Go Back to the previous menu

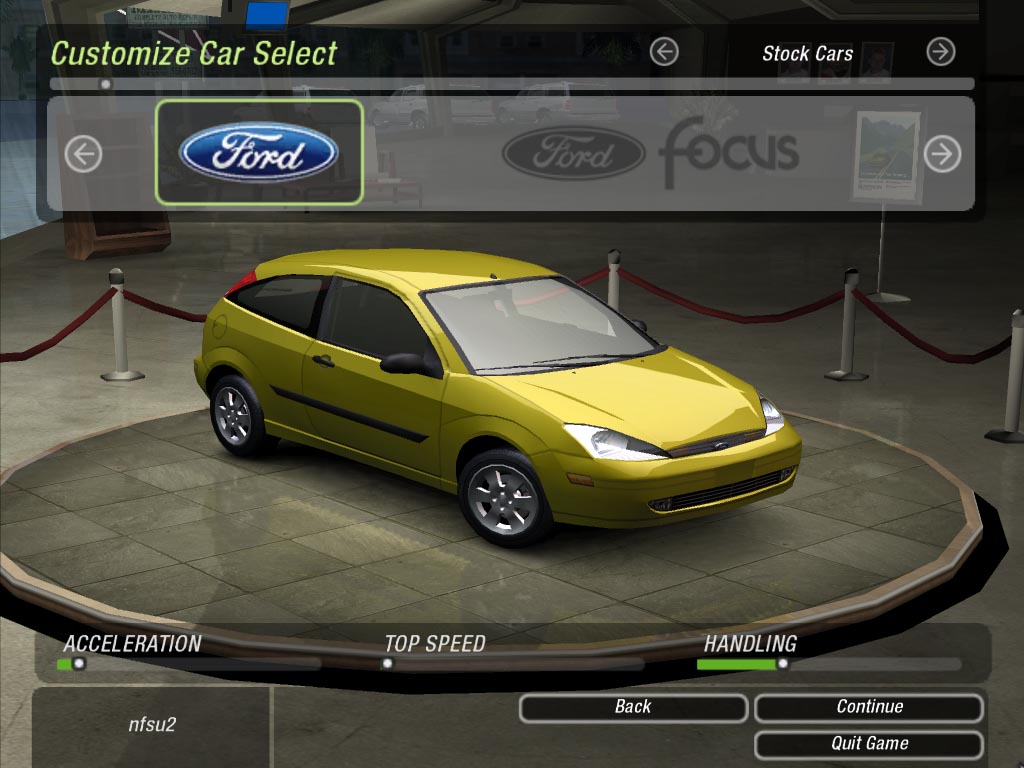(632, 707)
